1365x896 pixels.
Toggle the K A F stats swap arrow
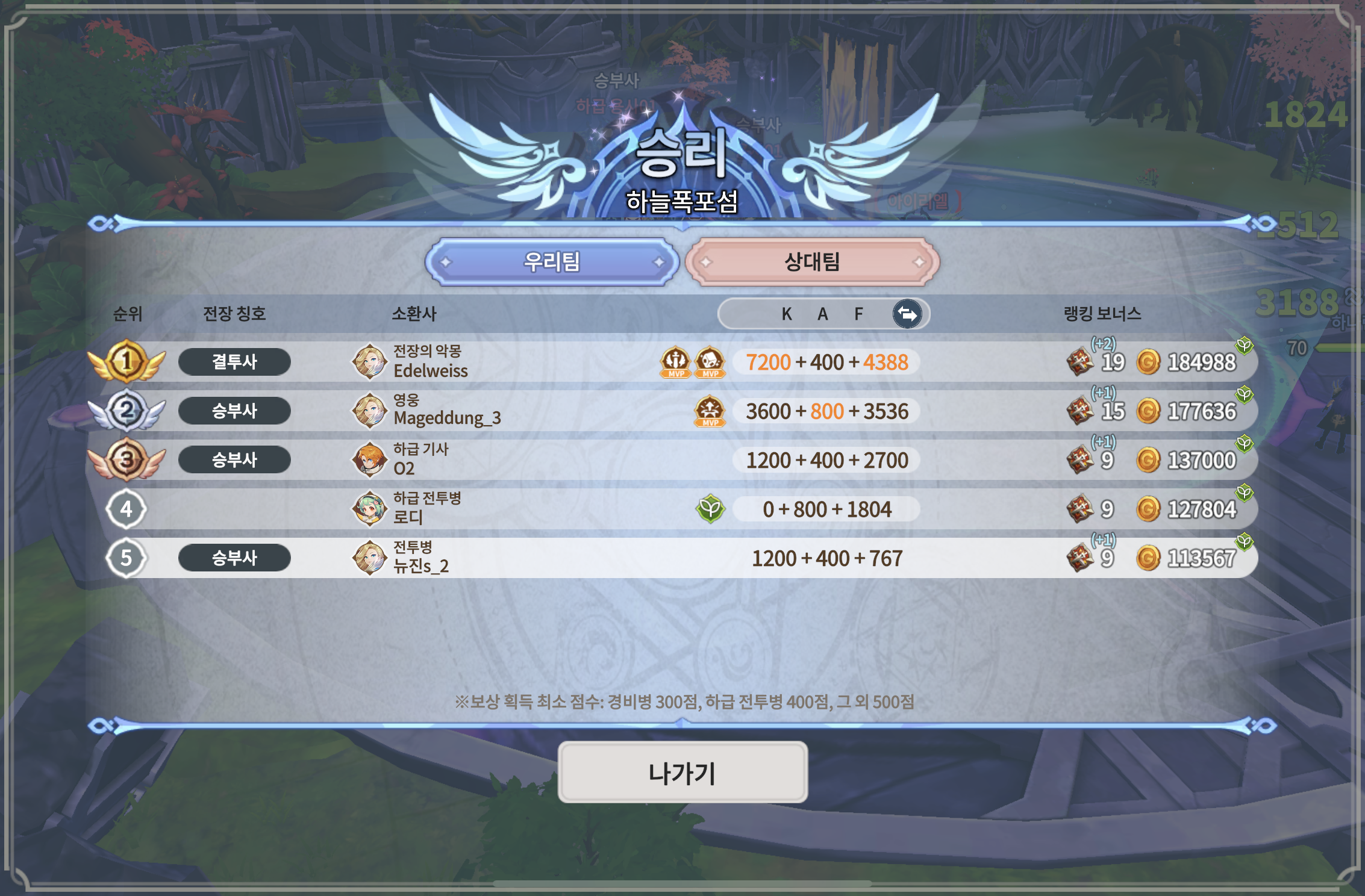907,314
